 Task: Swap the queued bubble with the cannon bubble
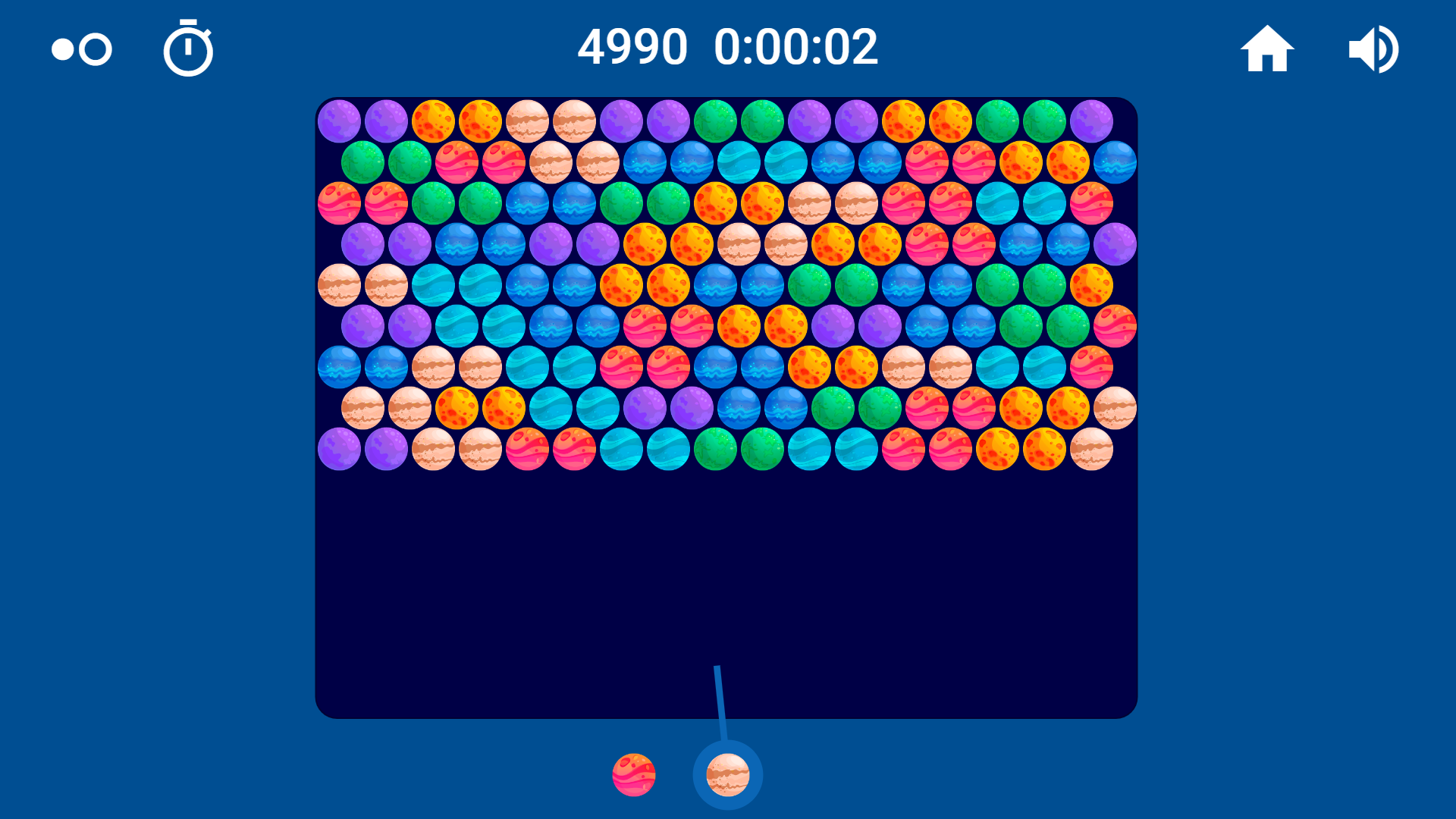(x=634, y=775)
